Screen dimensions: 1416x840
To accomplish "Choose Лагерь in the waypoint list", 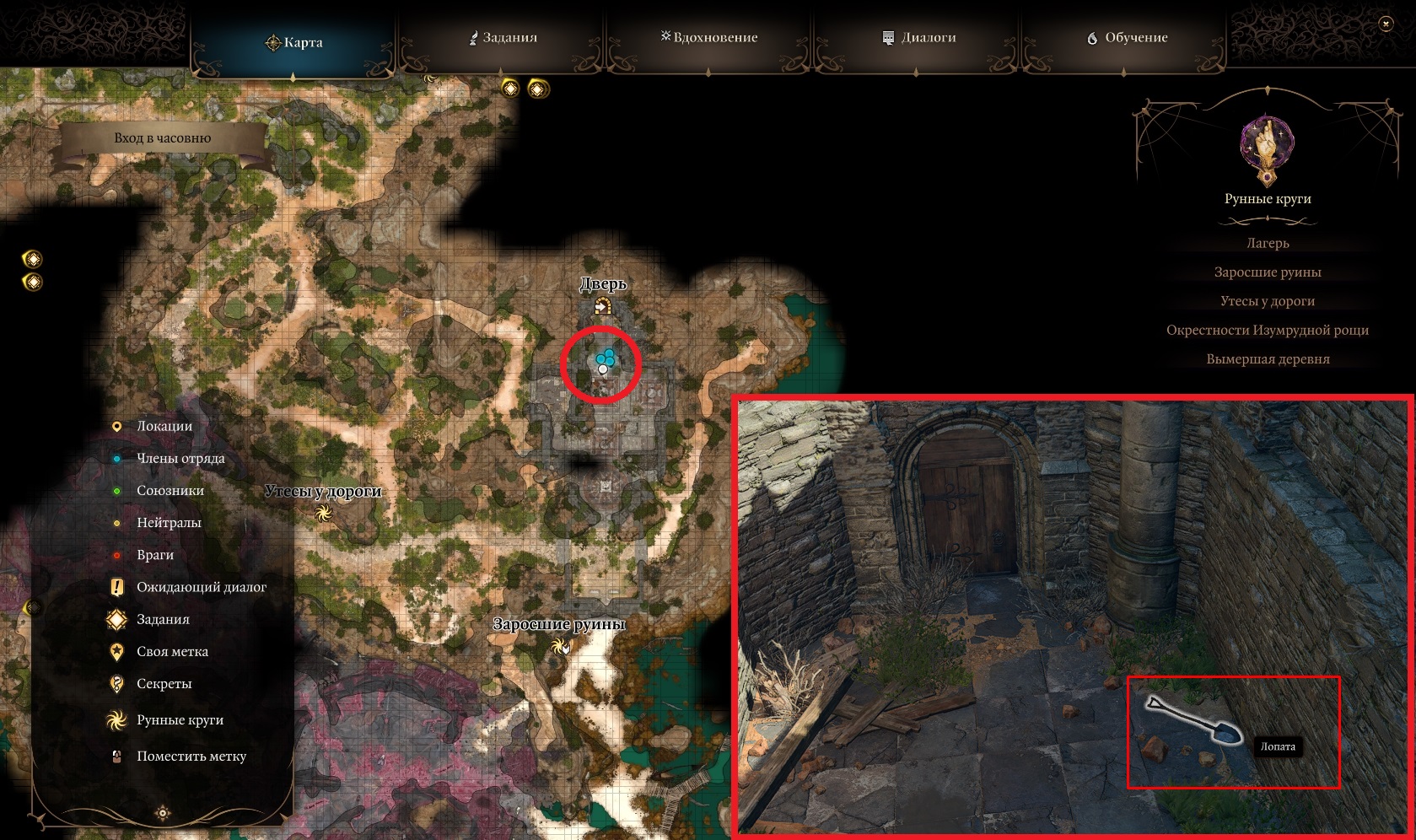I will click(x=1268, y=243).
